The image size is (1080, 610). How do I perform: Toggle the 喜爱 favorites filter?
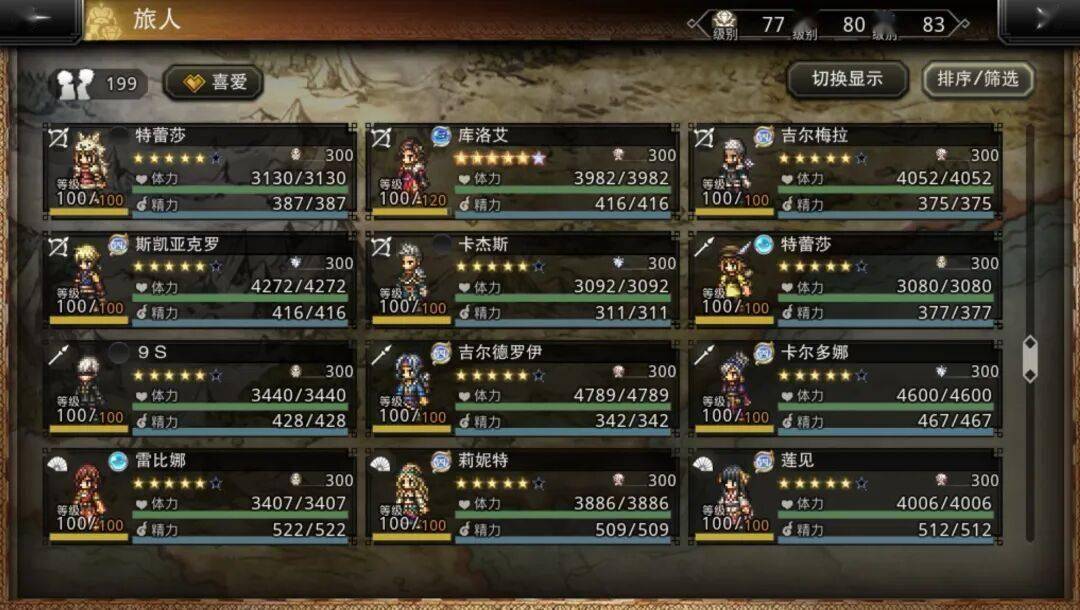pos(213,82)
